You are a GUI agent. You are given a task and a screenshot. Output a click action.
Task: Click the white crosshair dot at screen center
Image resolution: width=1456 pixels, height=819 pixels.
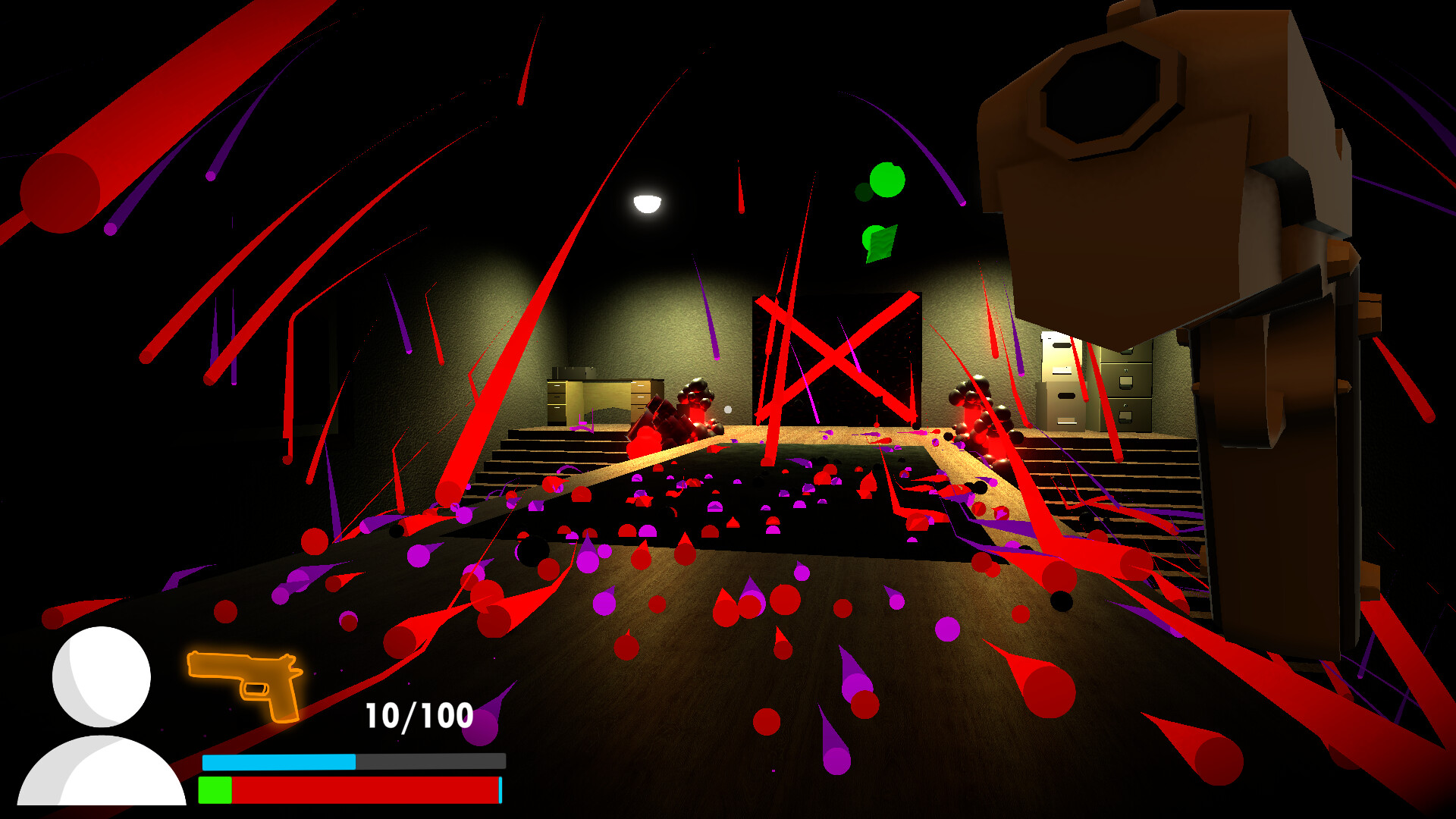[727, 410]
